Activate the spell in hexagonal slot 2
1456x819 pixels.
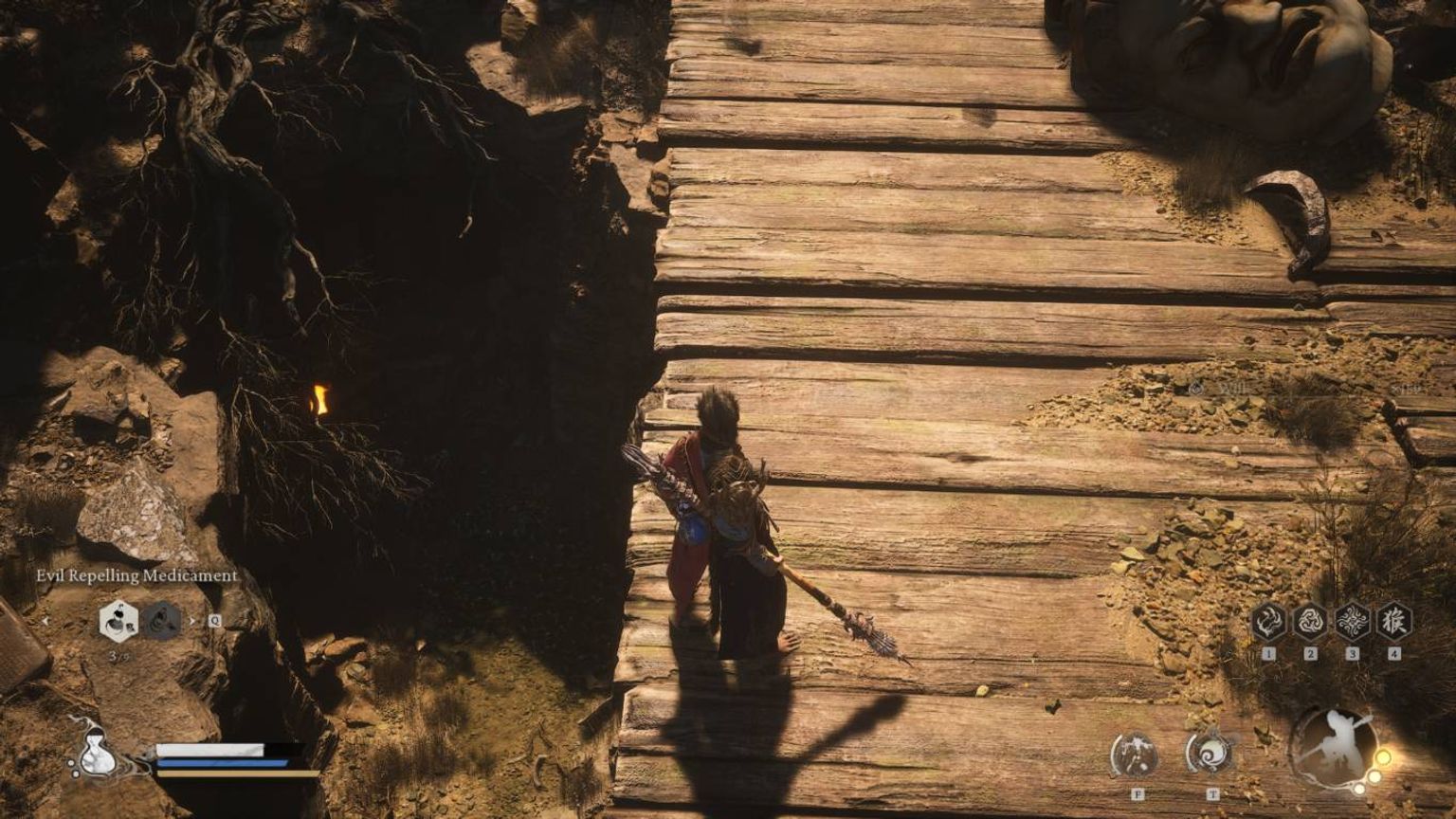(1312, 623)
